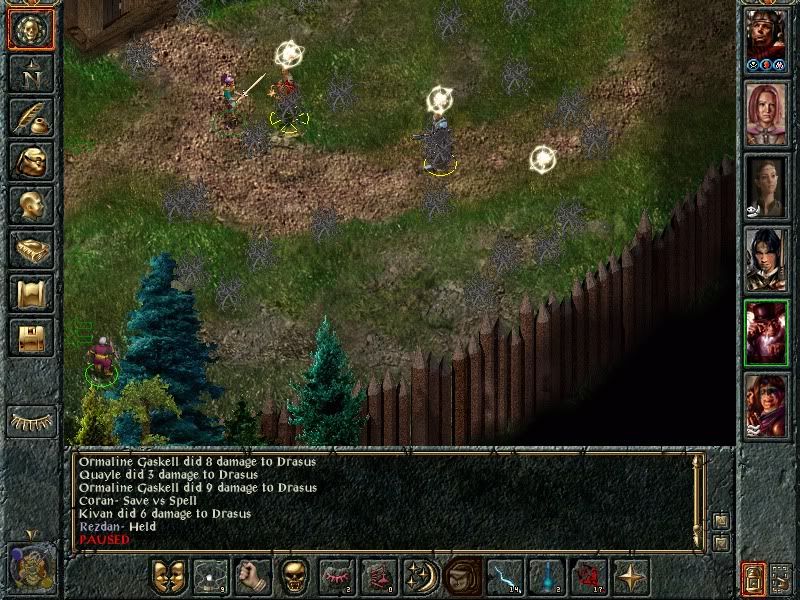Image resolution: width=800 pixels, height=600 pixels.
Task: Open the journal using the quill icon
Action: 30,117
